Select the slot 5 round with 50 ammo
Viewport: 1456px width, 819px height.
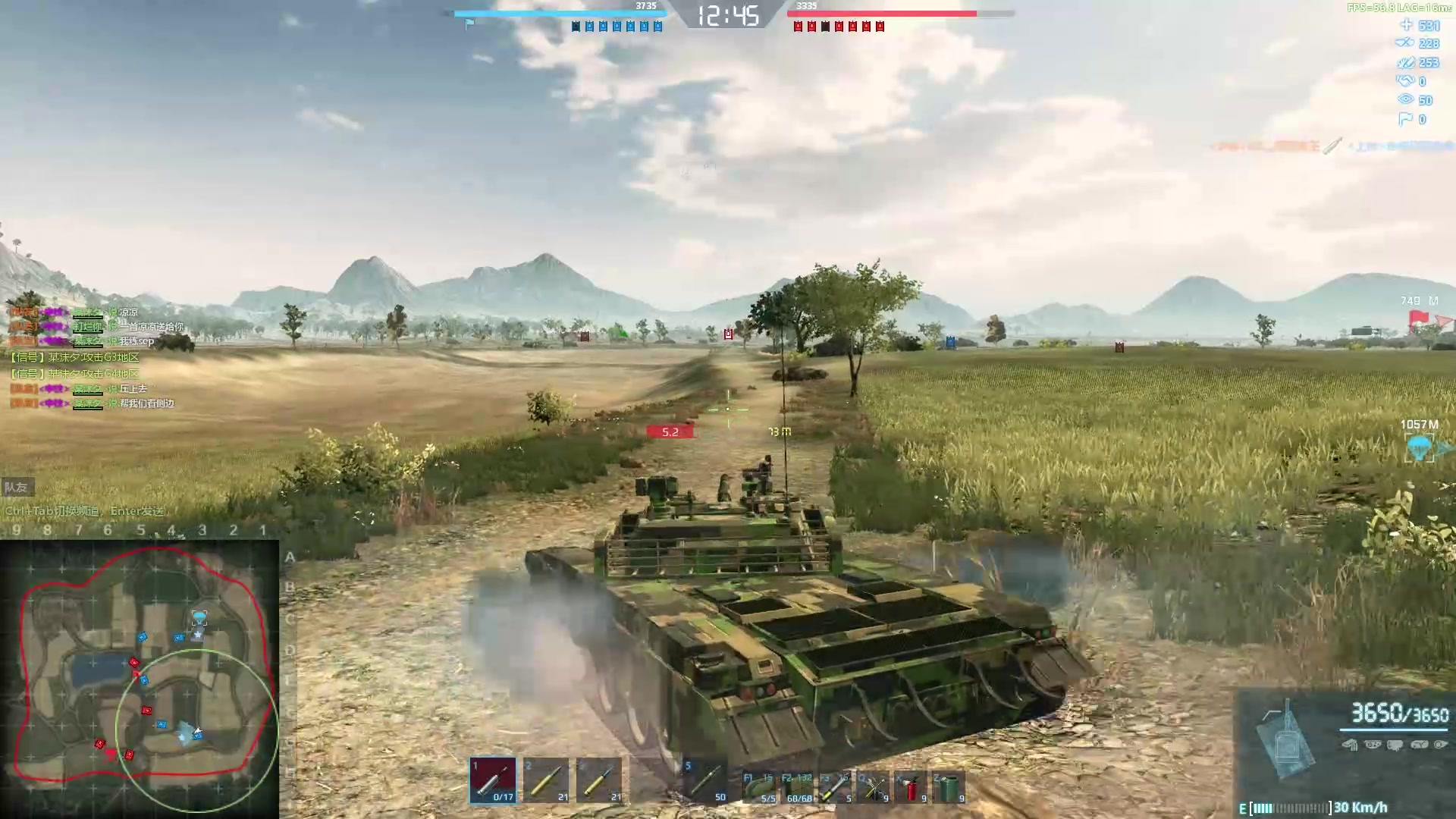[706, 780]
